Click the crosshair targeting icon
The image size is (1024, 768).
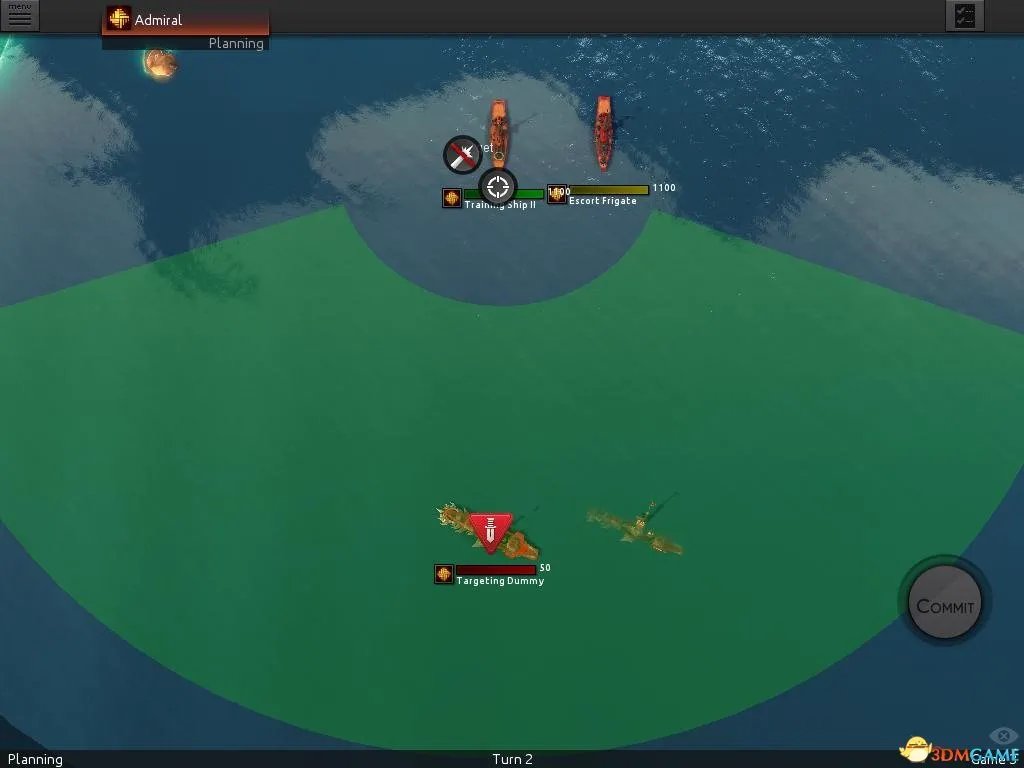[498, 186]
